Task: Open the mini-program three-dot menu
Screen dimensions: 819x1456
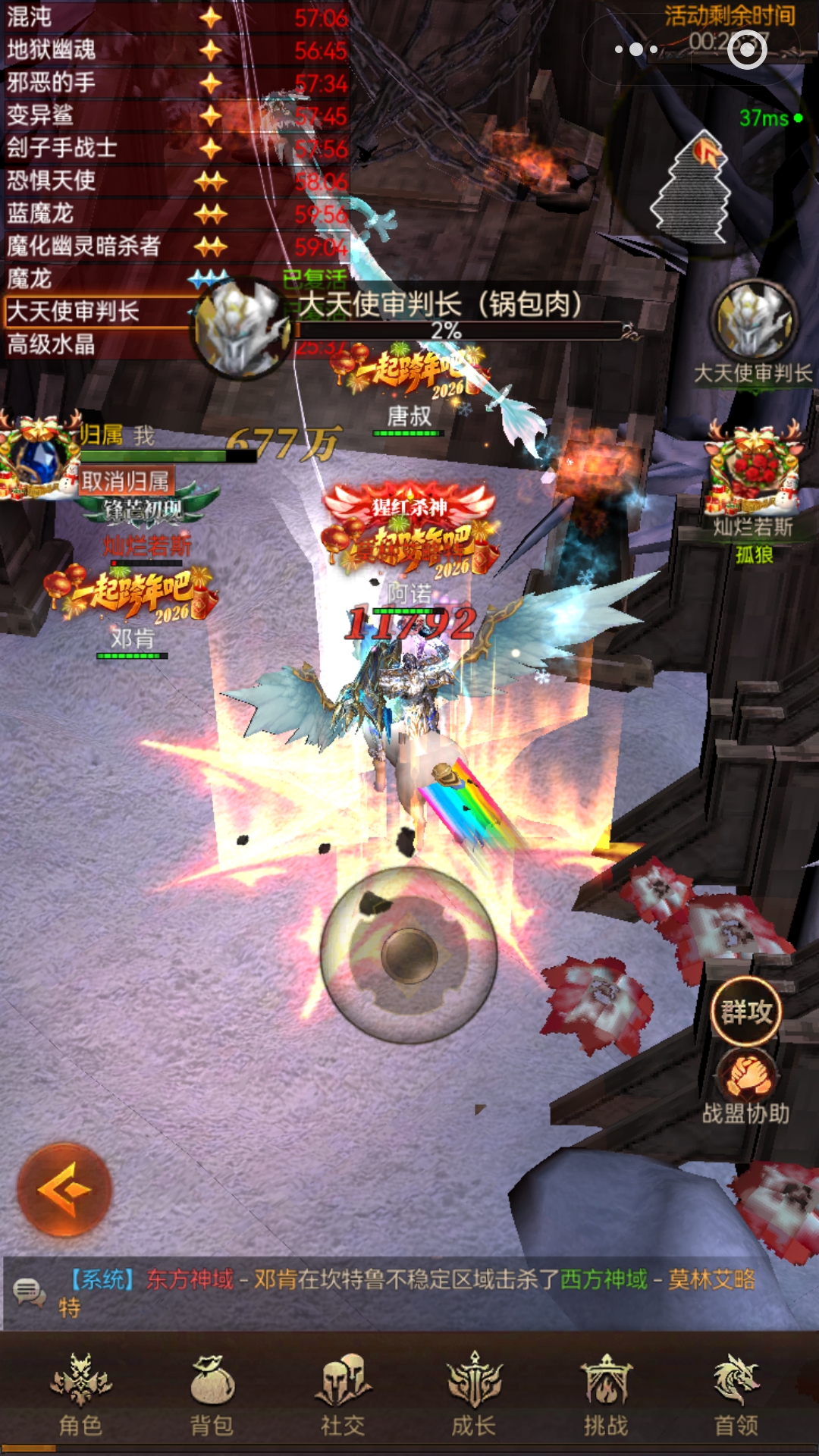Action: (637, 49)
